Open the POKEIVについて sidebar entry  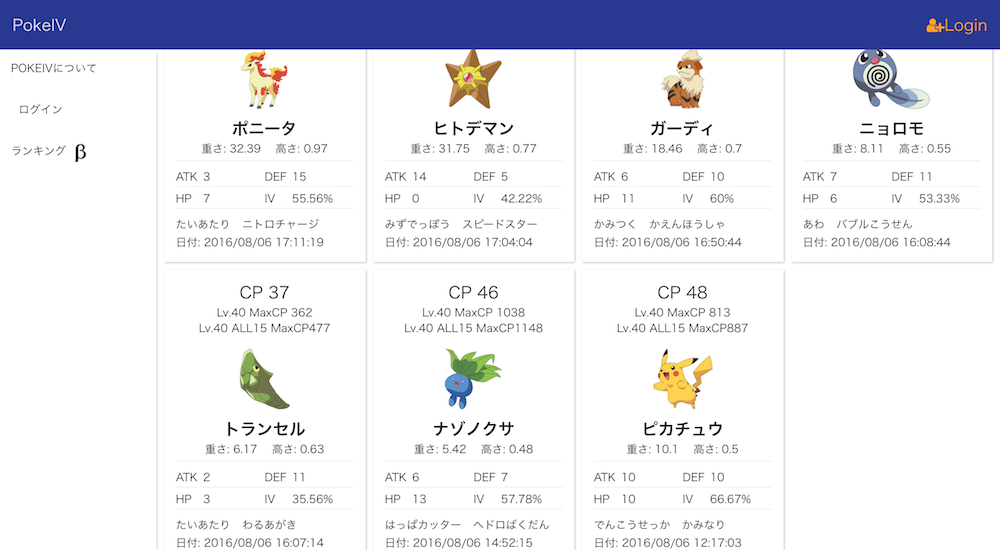click(x=54, y=68)
